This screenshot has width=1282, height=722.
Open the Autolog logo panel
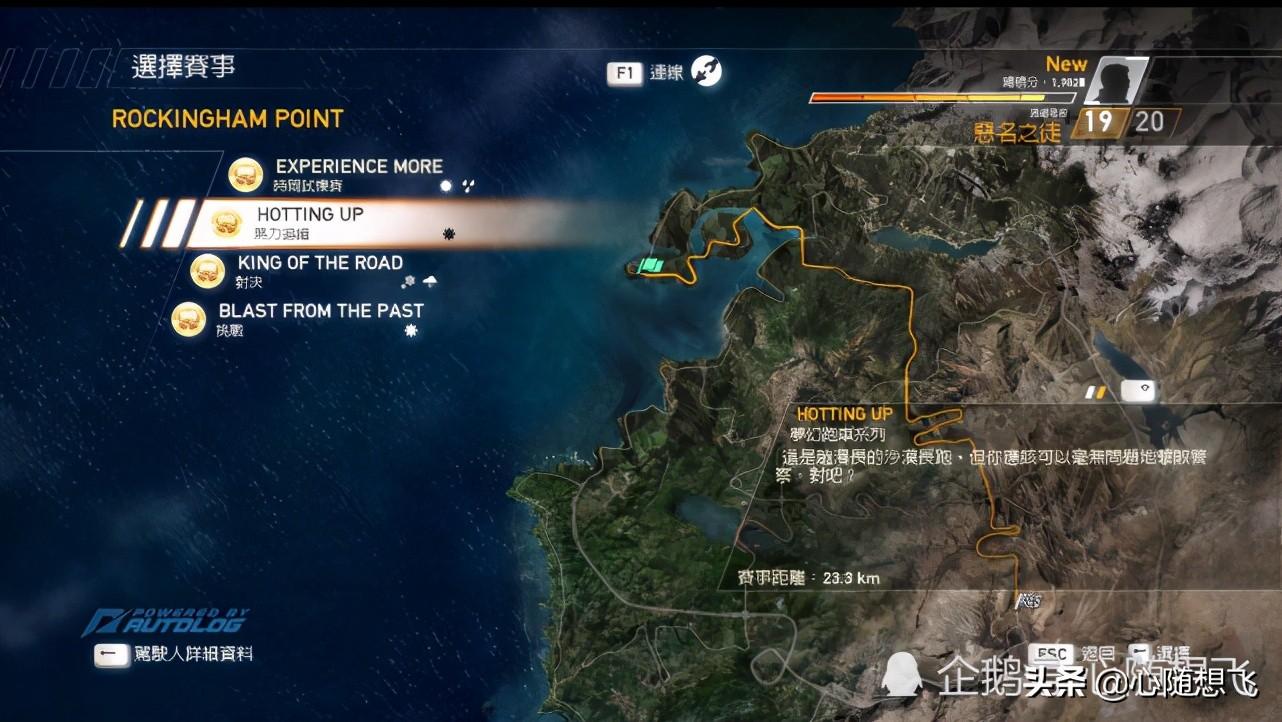[166, 622]
